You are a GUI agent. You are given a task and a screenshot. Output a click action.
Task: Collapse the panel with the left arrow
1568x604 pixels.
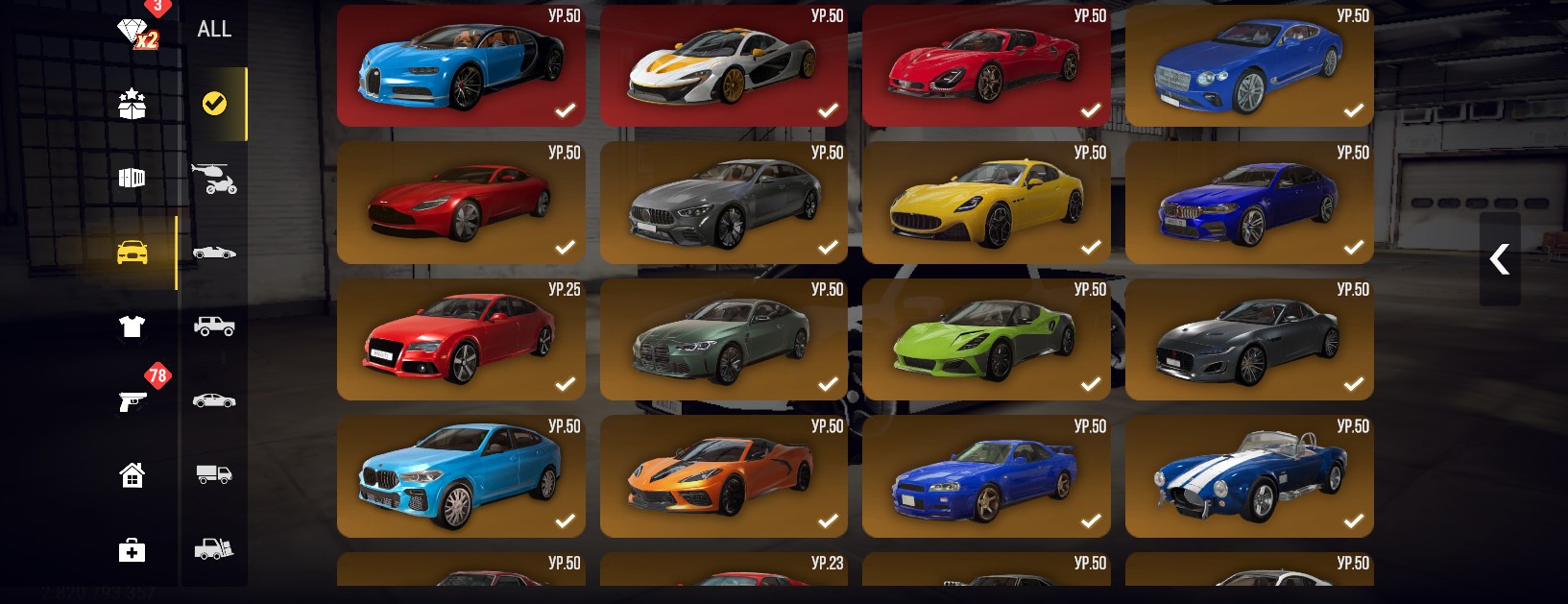point(1499,259)
